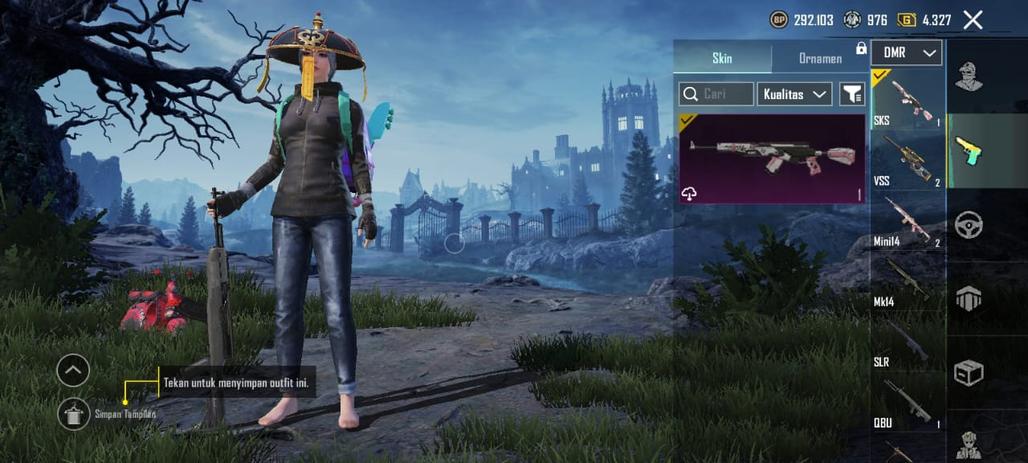Click the Cari search field
Screen dimensions: 1028x463
point(716,94)
